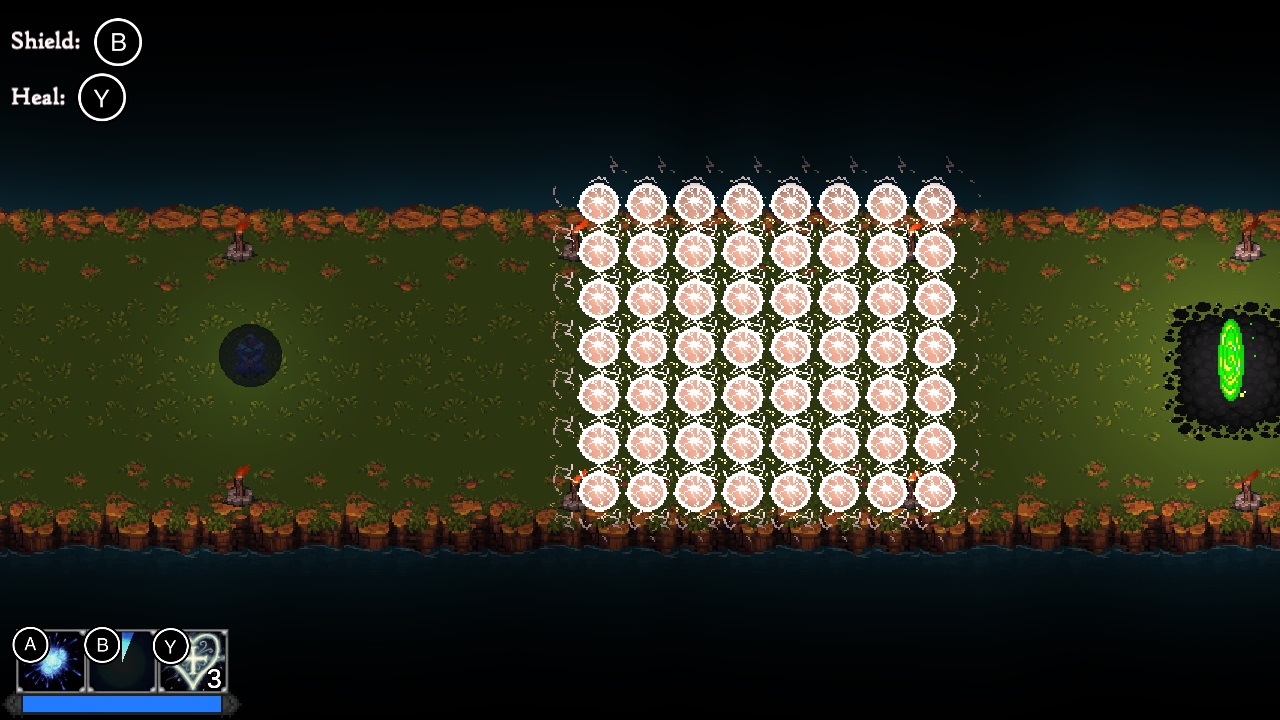
Task: Open the leftmost shield bubble column
Action: click(598, 350)
